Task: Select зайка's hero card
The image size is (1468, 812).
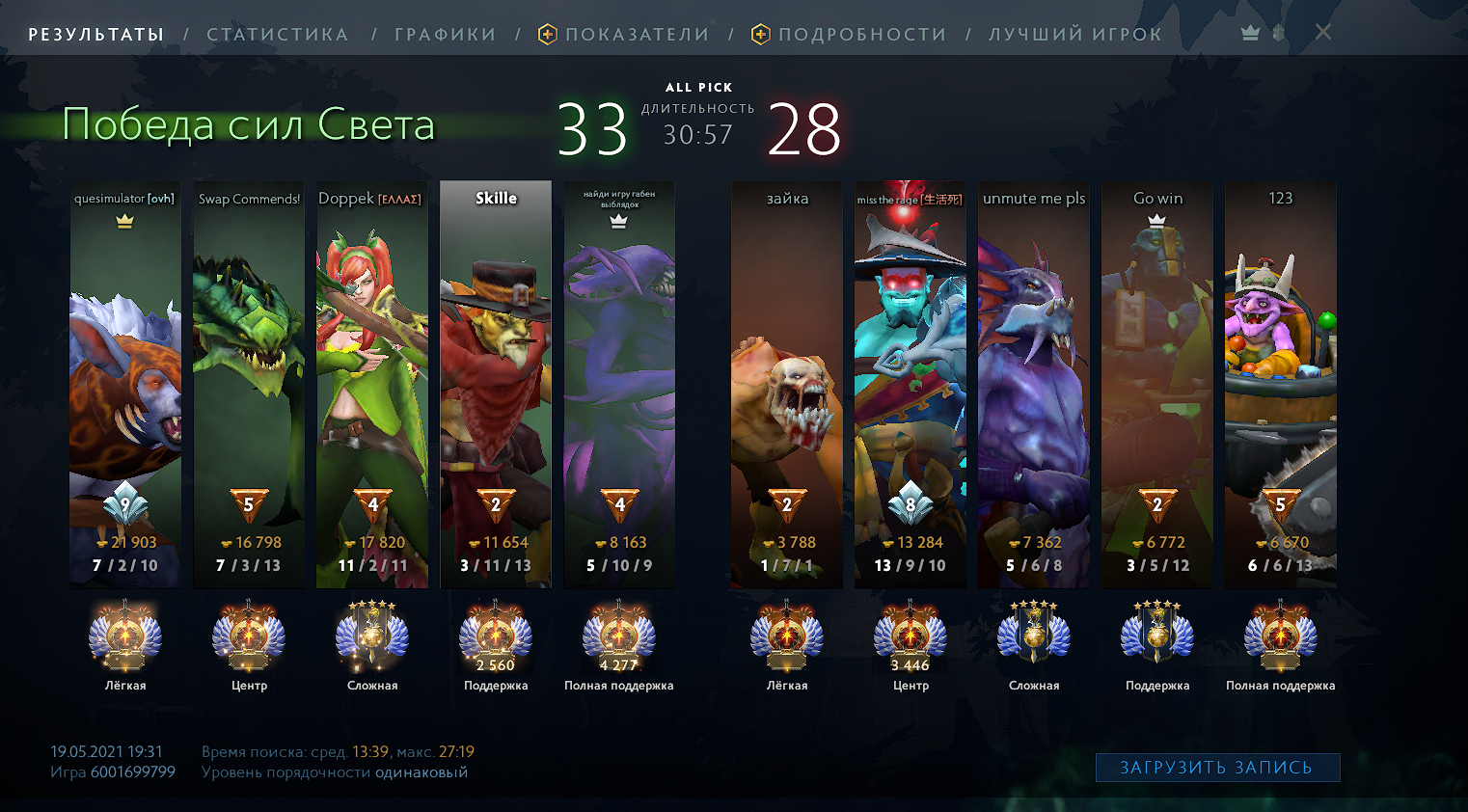Action: pos(787,384)
